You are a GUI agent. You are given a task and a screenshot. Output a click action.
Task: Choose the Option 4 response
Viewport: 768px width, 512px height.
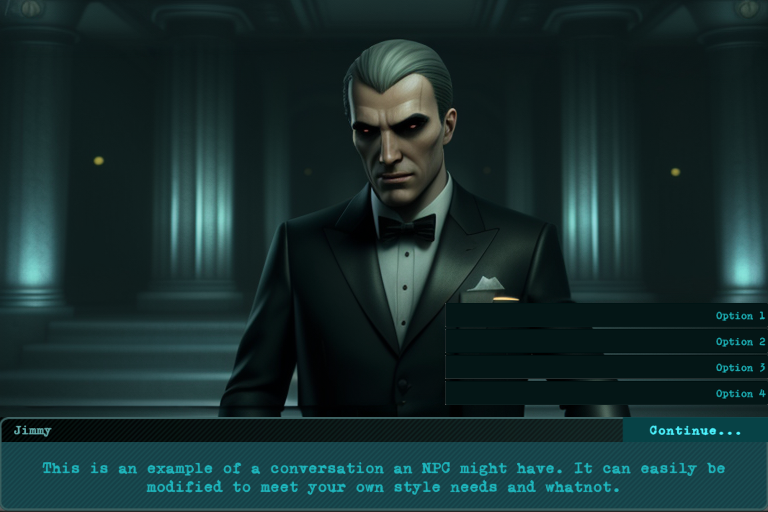point(606,394)
